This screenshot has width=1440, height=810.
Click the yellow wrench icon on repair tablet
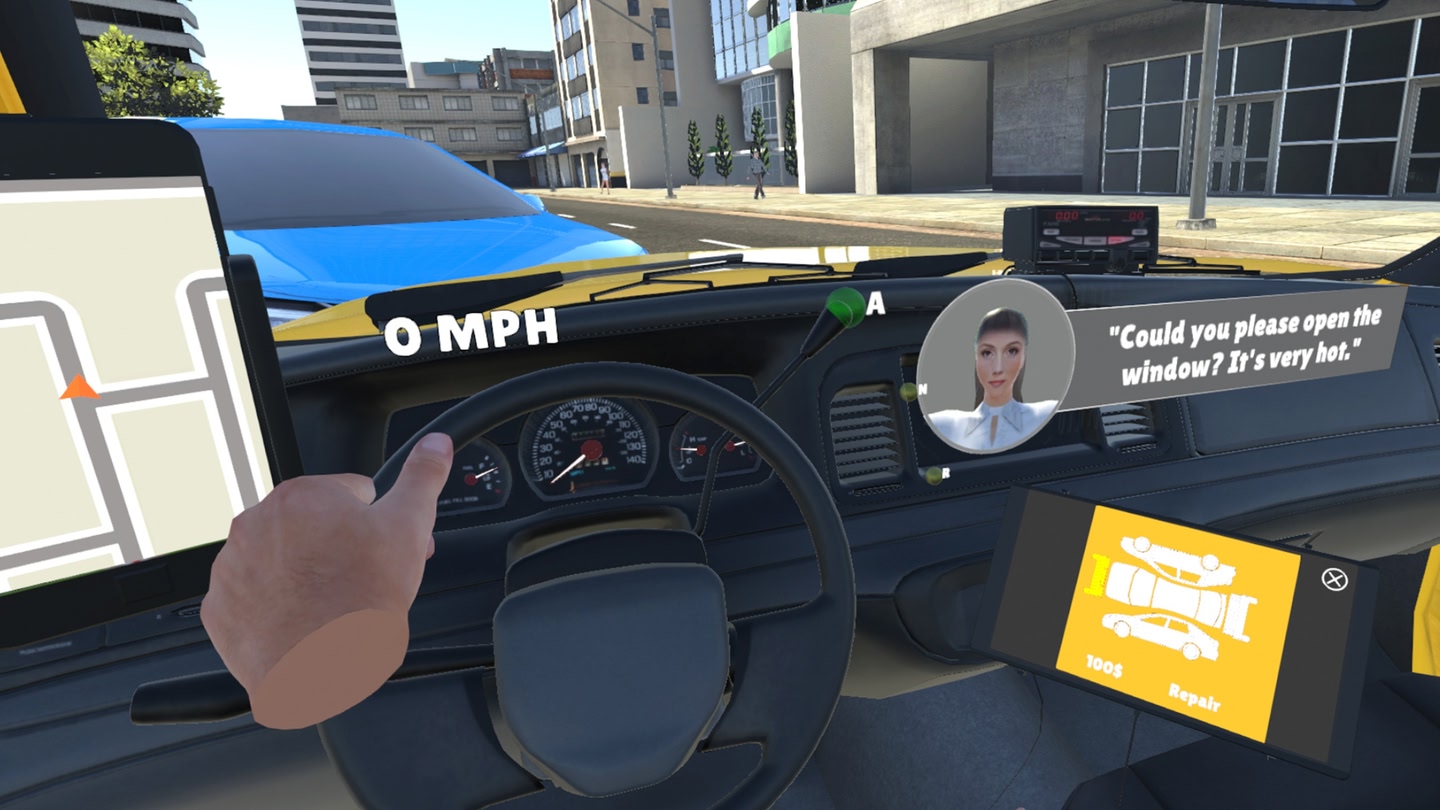pos(1097,575)
